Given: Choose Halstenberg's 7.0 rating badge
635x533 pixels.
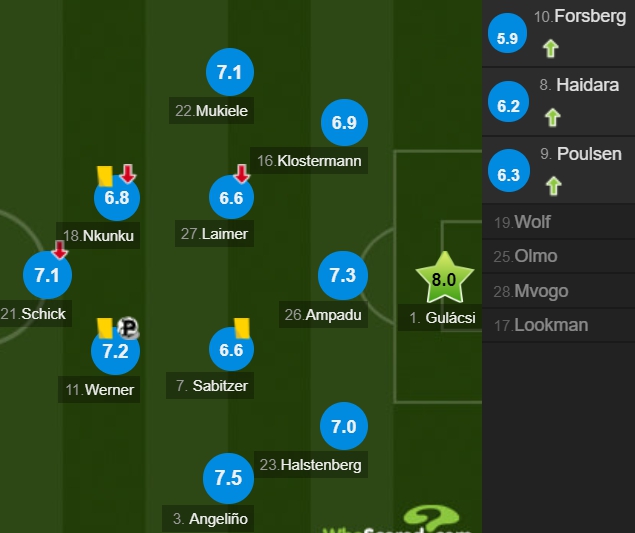Looking at the screenshot, I should tap(343, 427).
